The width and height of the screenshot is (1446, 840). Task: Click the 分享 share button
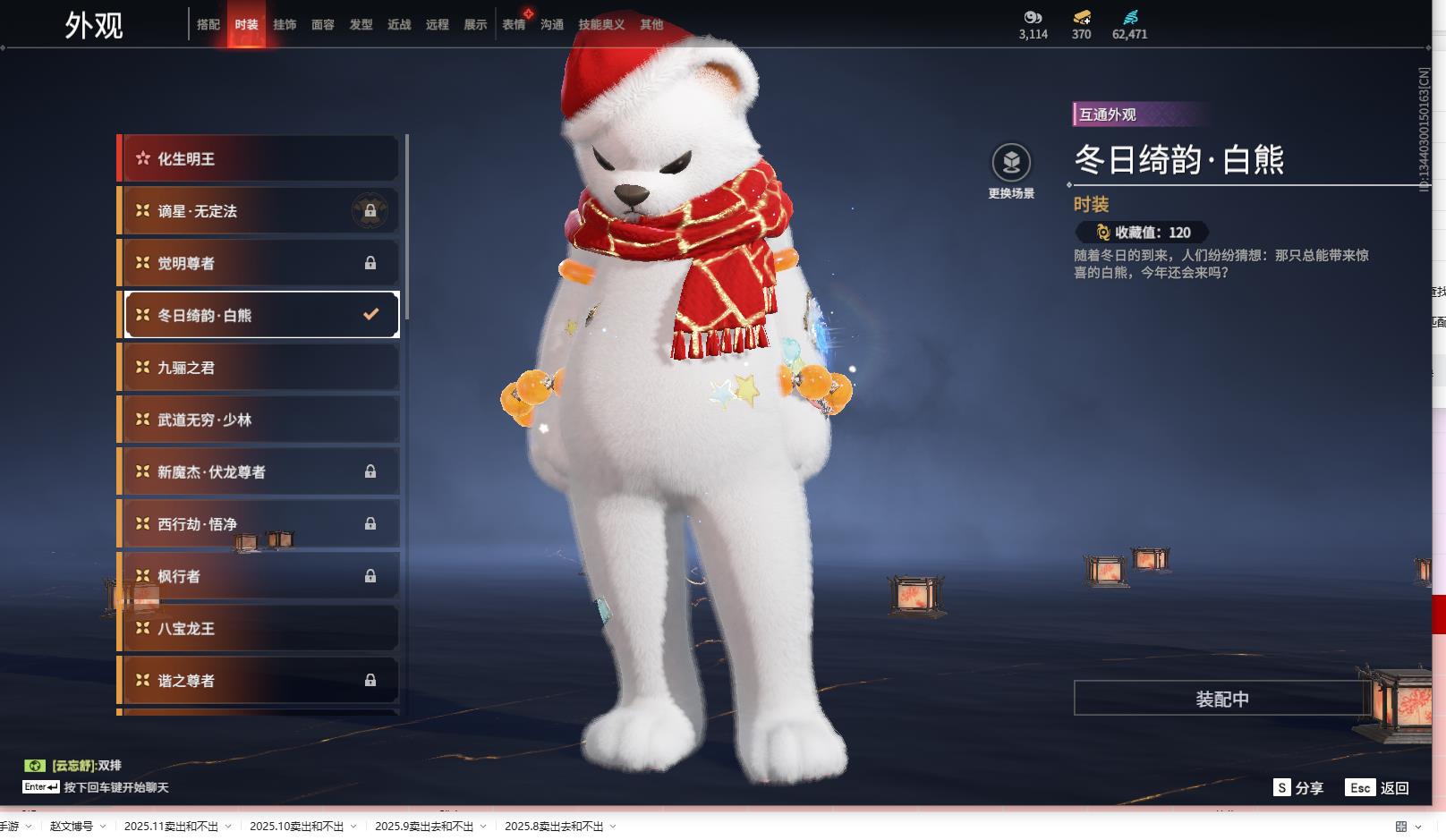tap(1298, 788)
